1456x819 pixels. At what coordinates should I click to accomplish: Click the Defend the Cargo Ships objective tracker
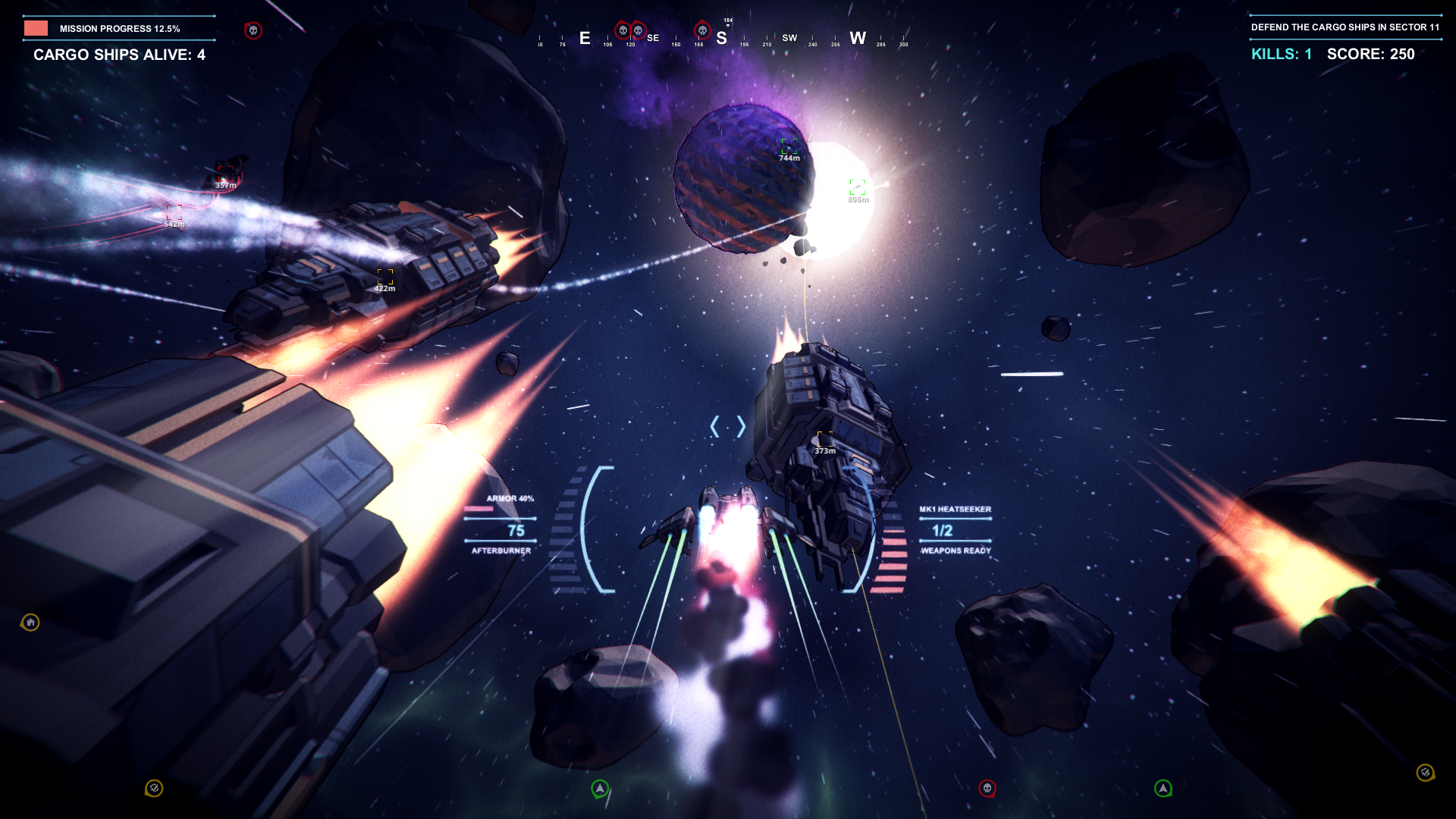tap(1345, 27)
